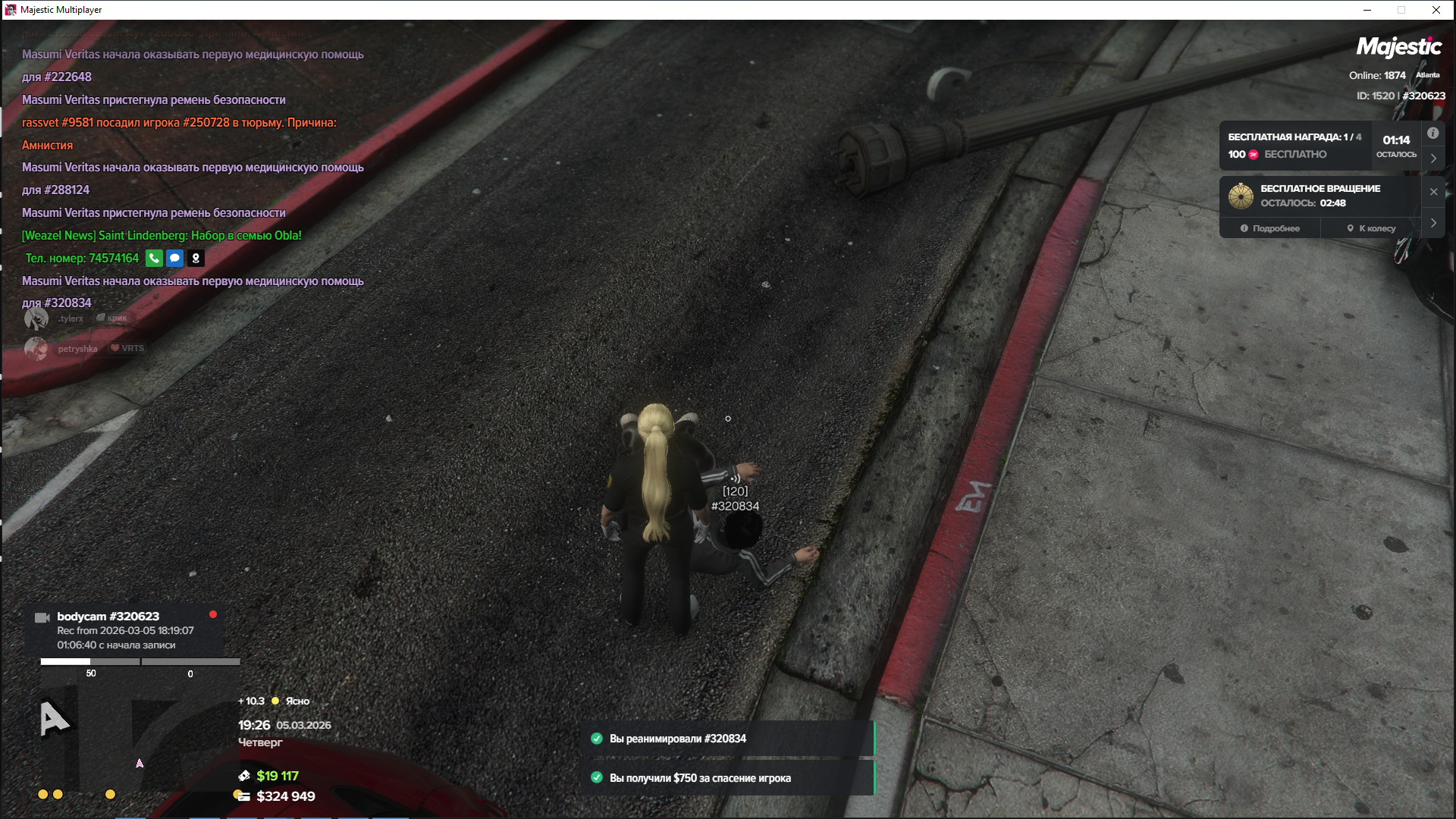
Task: Call the Weazel News ad phone number
Action: point(154,259)
